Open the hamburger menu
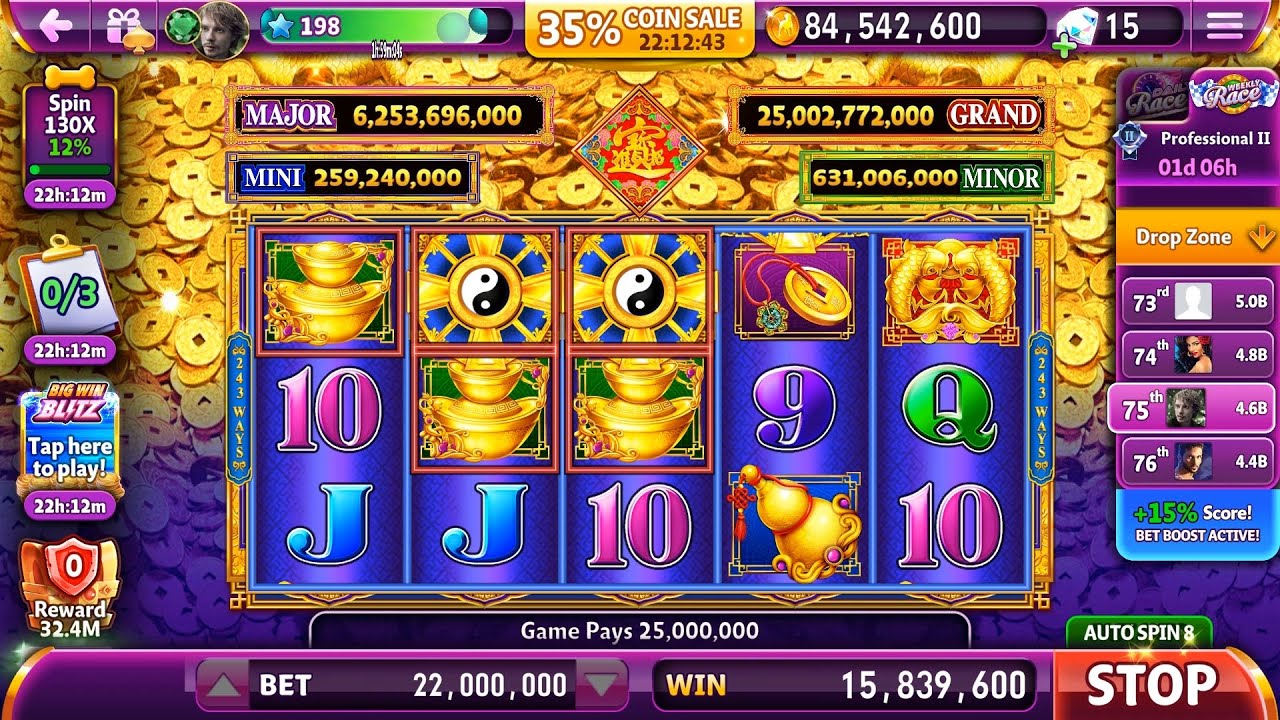The image size is (1280, 720). coord(1225,26)
